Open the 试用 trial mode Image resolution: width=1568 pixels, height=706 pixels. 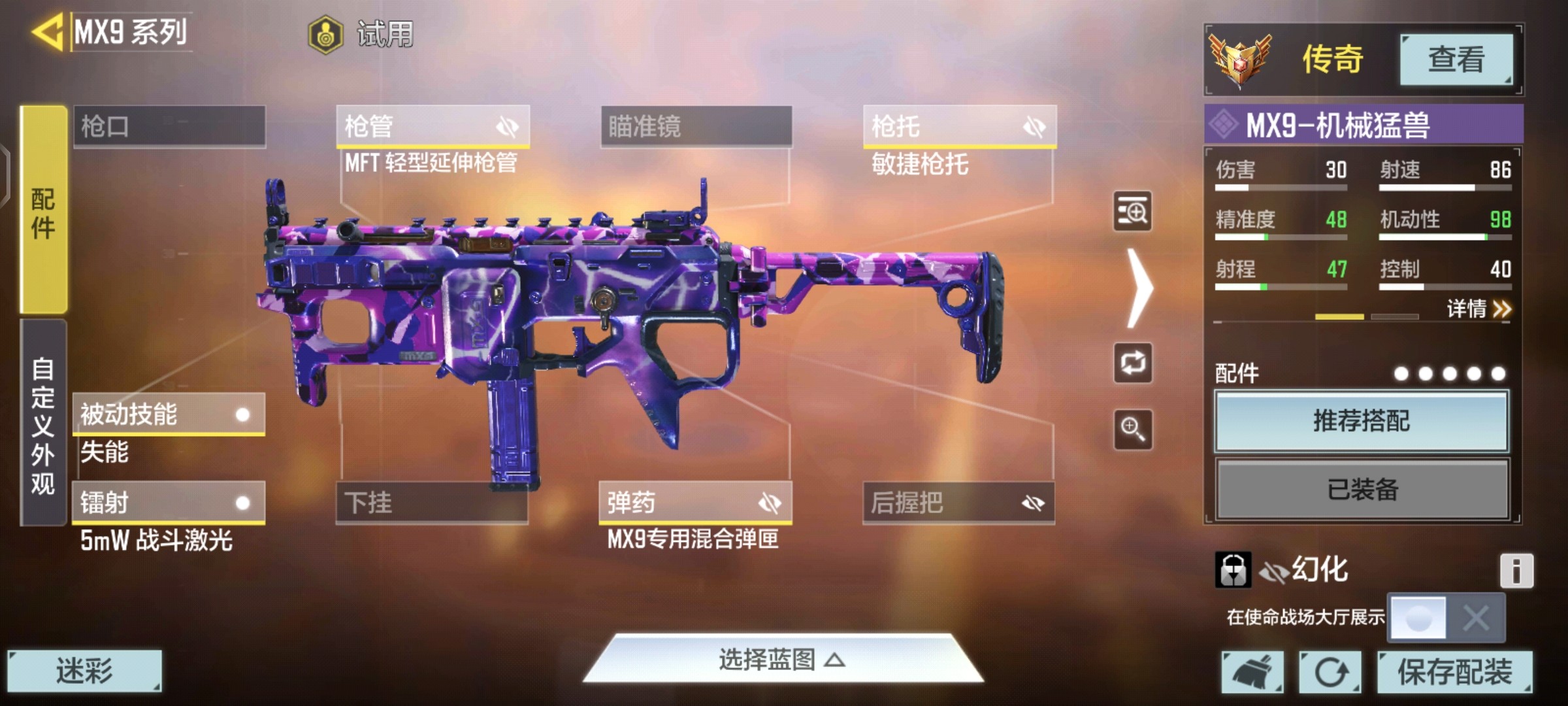pos(361,34)
